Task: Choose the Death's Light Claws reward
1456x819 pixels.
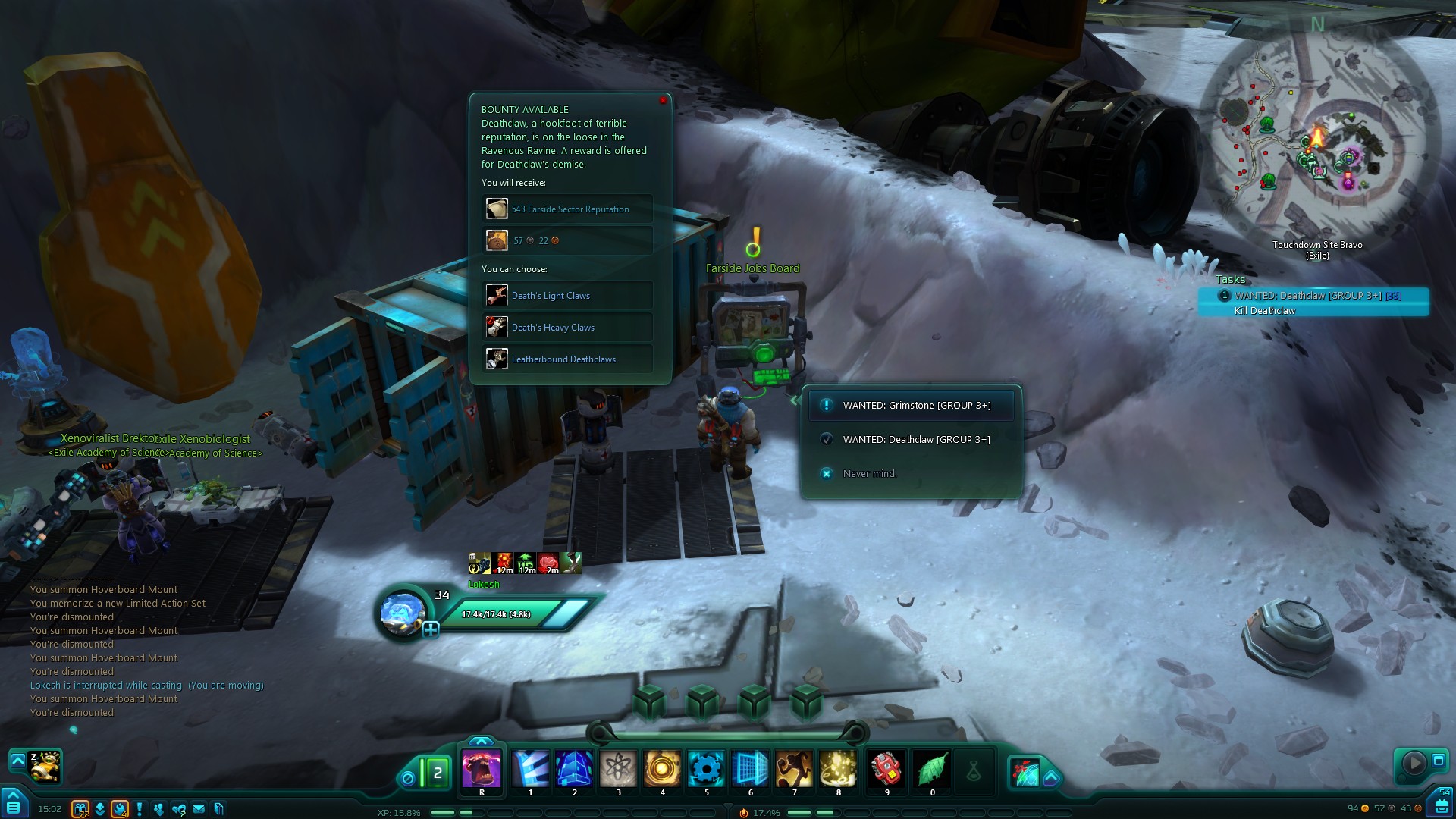Action: click(x=567, y=295)
